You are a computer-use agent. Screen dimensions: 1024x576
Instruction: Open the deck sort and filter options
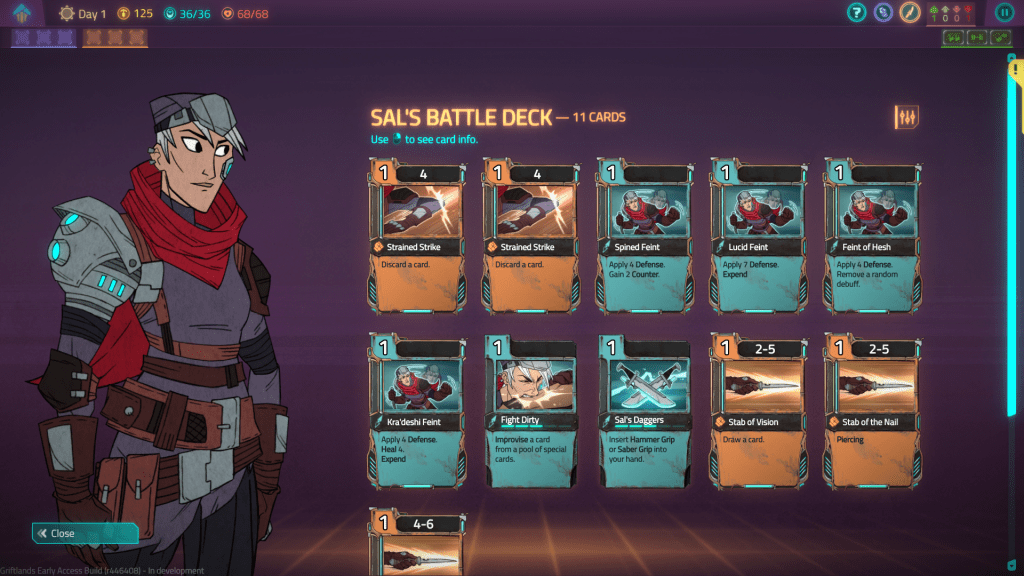[906, 117]
